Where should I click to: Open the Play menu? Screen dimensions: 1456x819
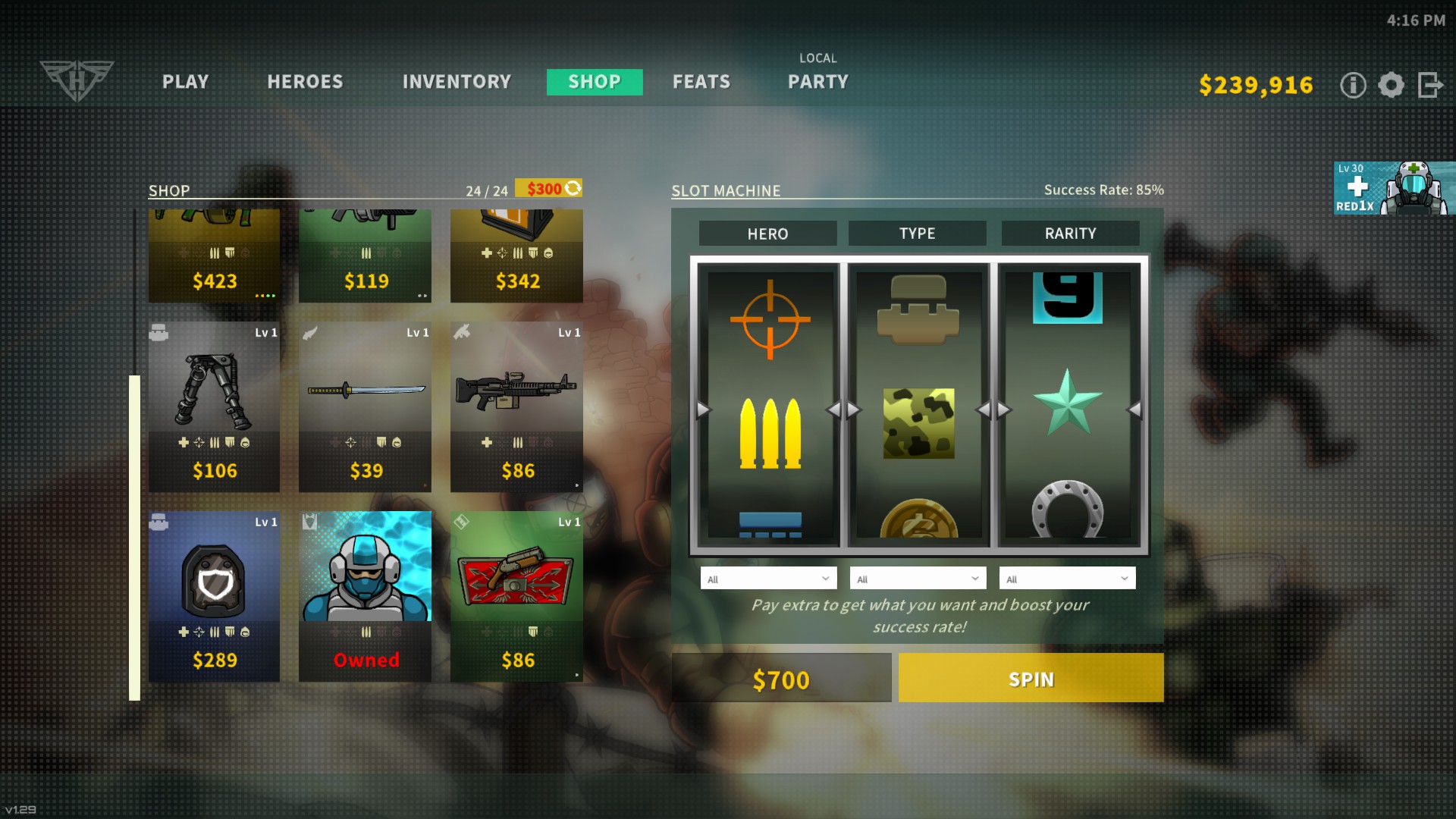pyautogui.click(x=185, y=82)
